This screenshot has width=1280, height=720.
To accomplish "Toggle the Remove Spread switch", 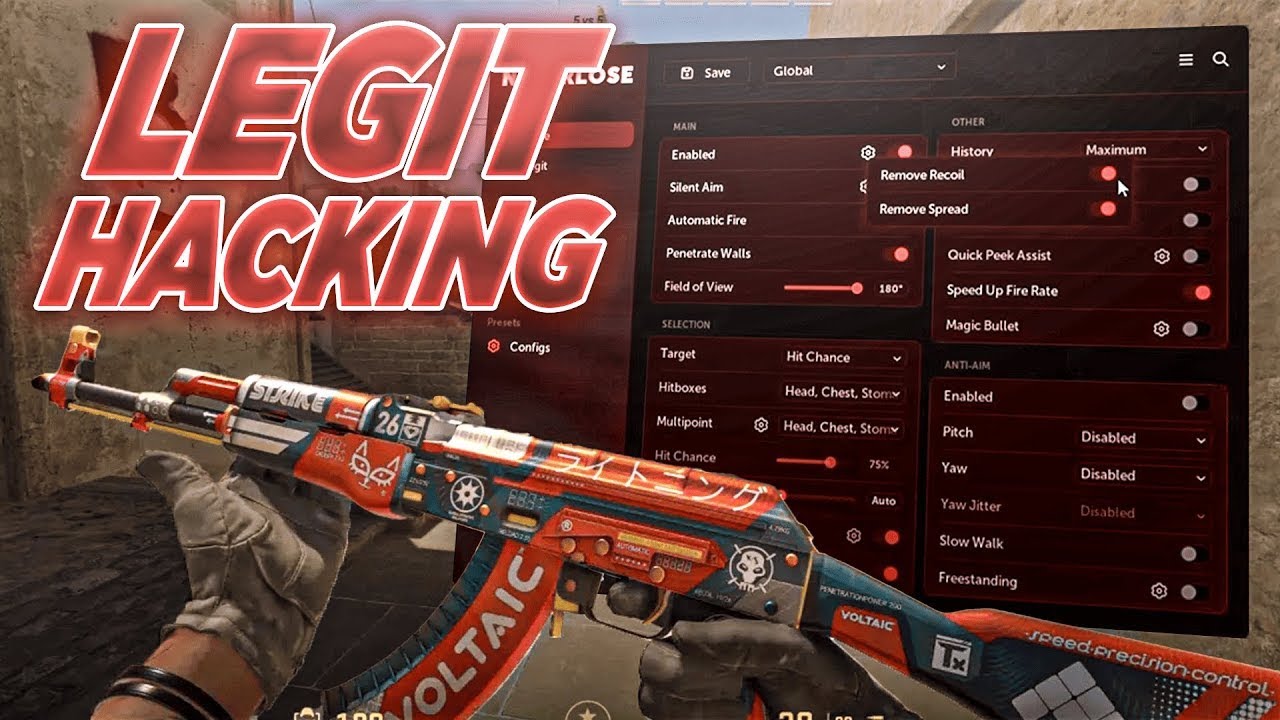I will (x=1105, y=209).
